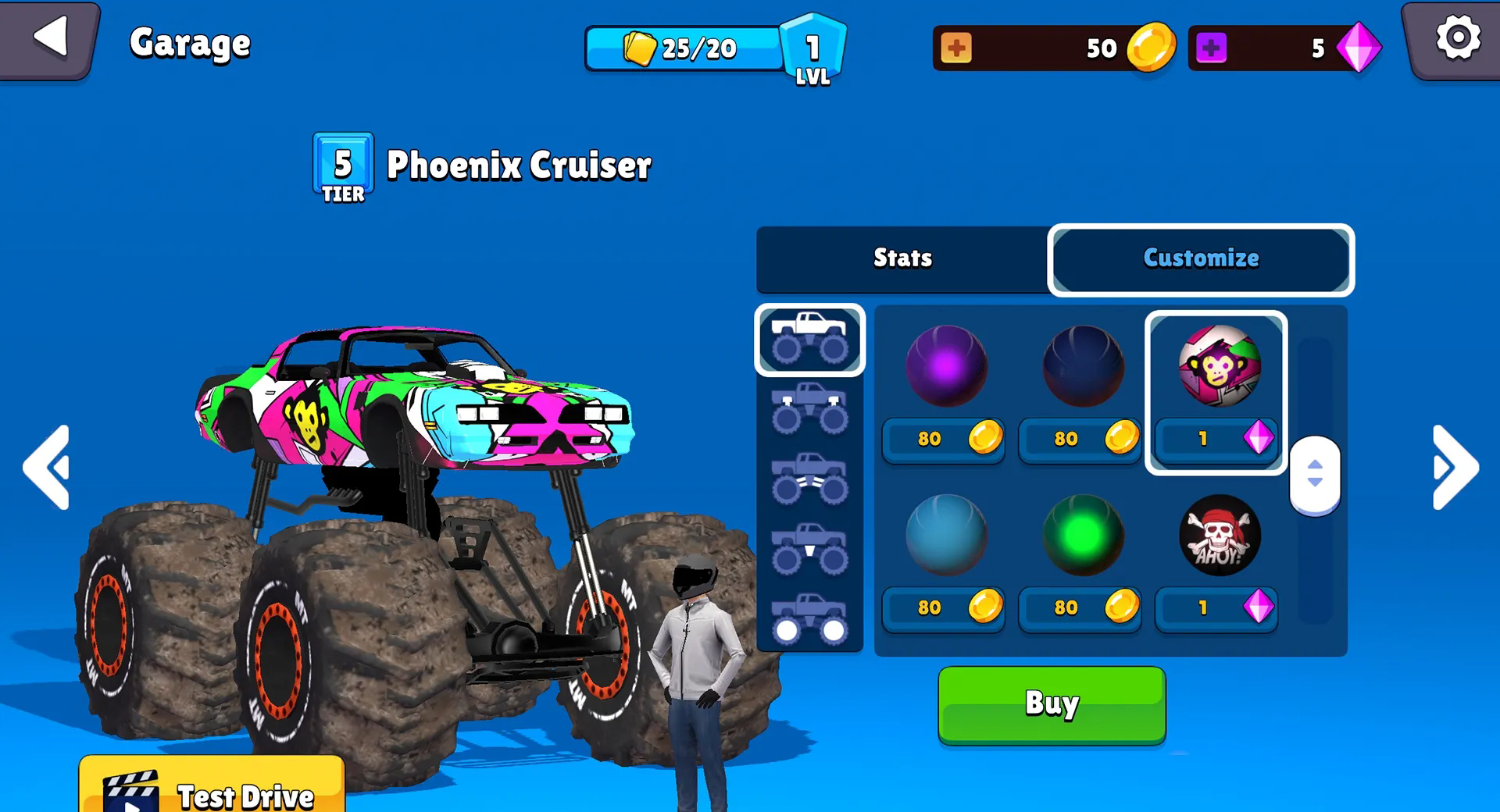The image size is (1500, 812).
Task: Choose the shock absorbers customization category
Action: point(809,409)
